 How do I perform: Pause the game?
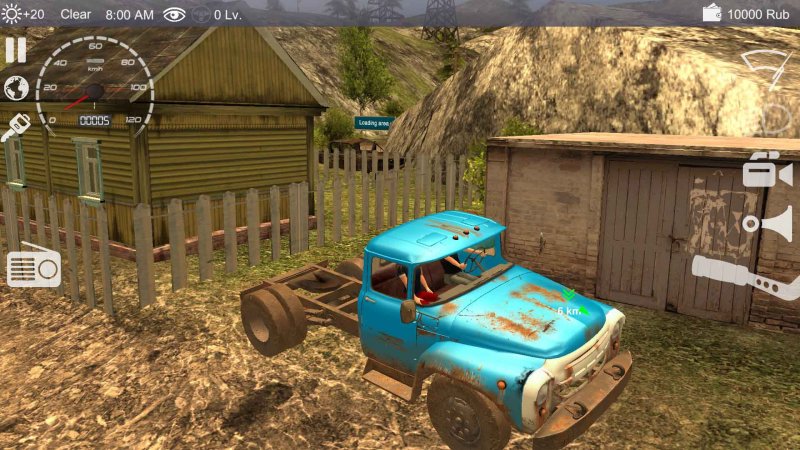pos(15,50)
